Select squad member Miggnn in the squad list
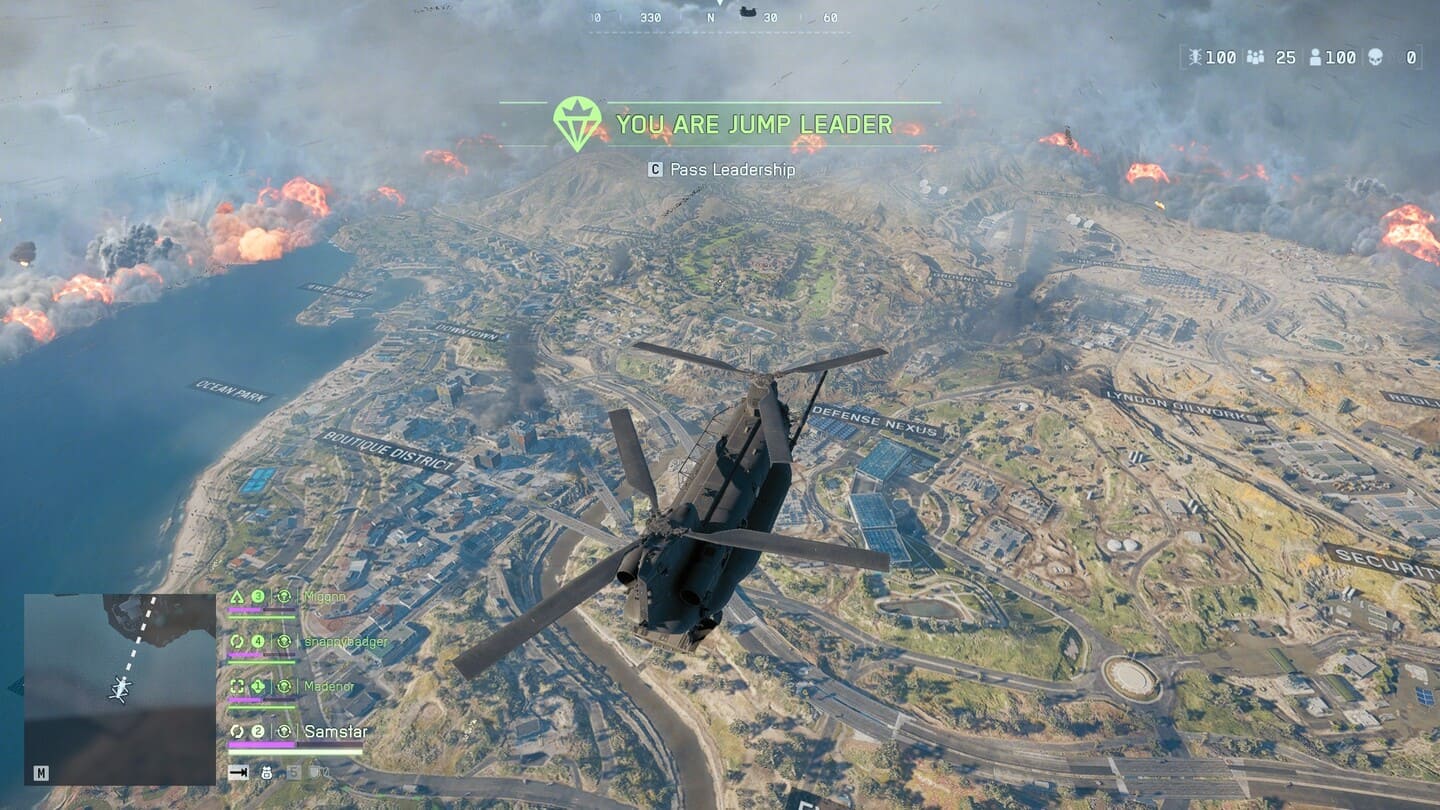This screenshot has width=1440, height=810. pyautogui.click(x=324, y=597)
